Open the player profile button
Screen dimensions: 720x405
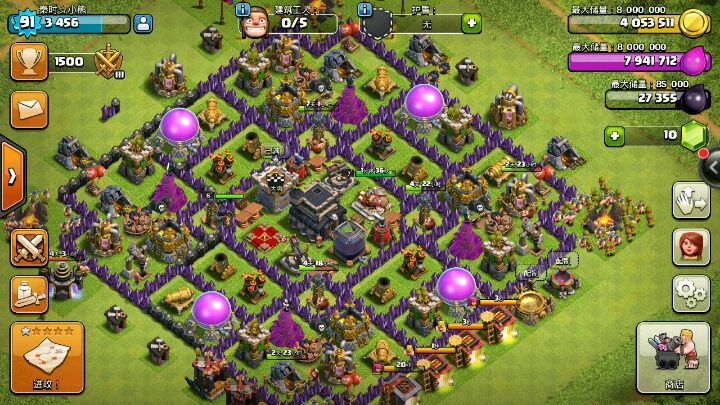pos(143,23)
